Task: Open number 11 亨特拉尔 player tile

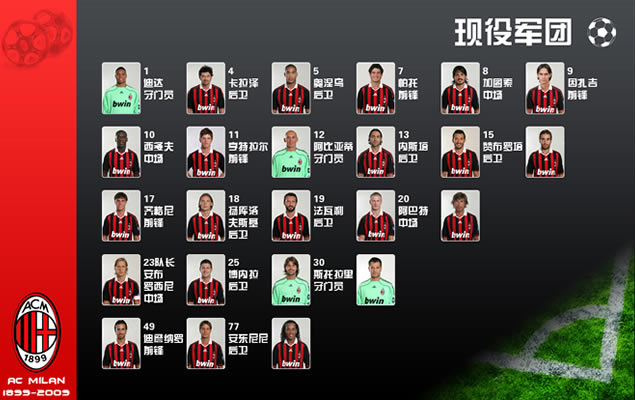Action: pos(206,152)
